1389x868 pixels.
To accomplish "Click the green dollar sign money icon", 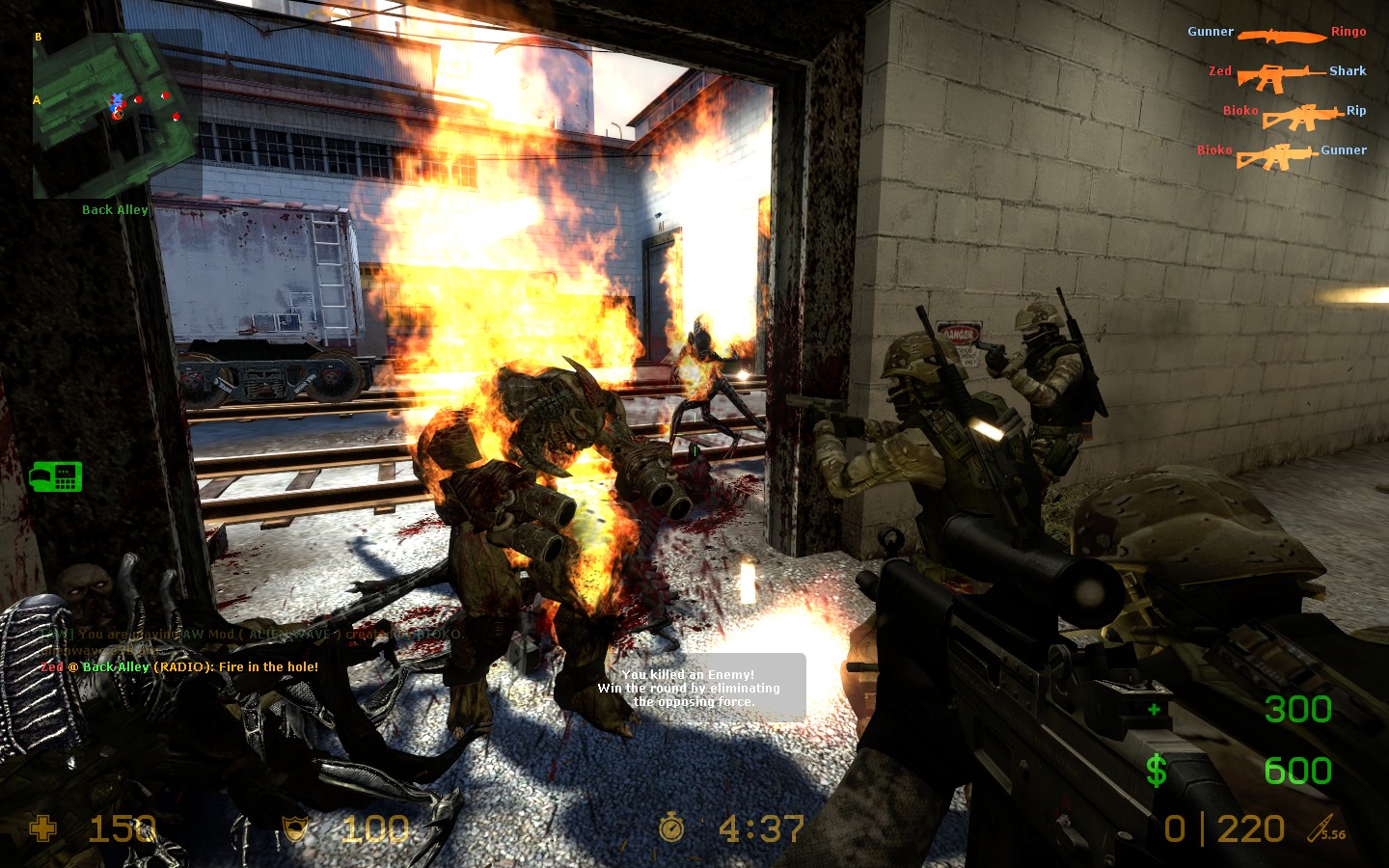I will pos(1157,771).
